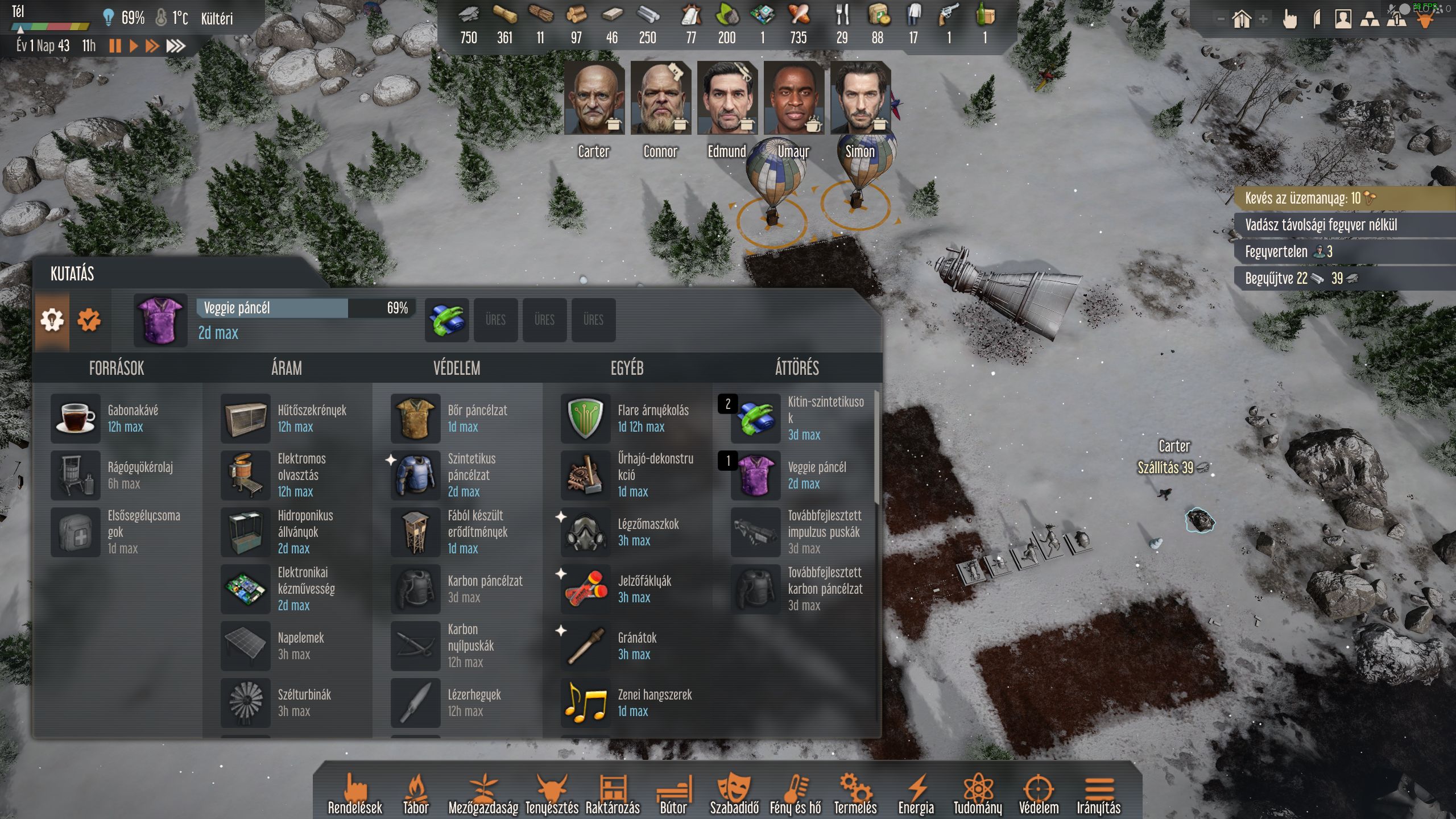Switch to the completed research tab

pos(89,320)
